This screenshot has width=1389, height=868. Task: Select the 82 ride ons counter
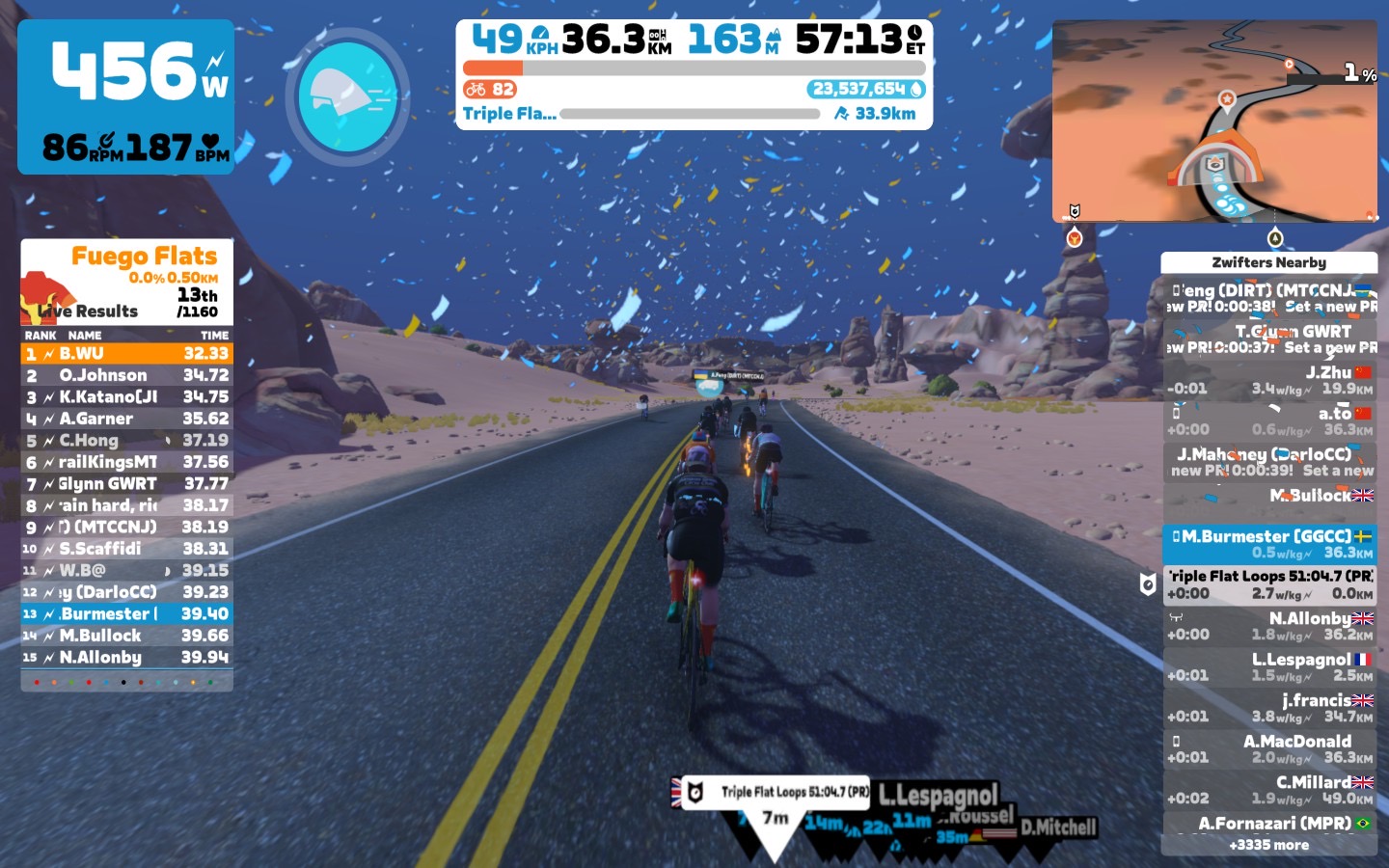pos(490,90)
